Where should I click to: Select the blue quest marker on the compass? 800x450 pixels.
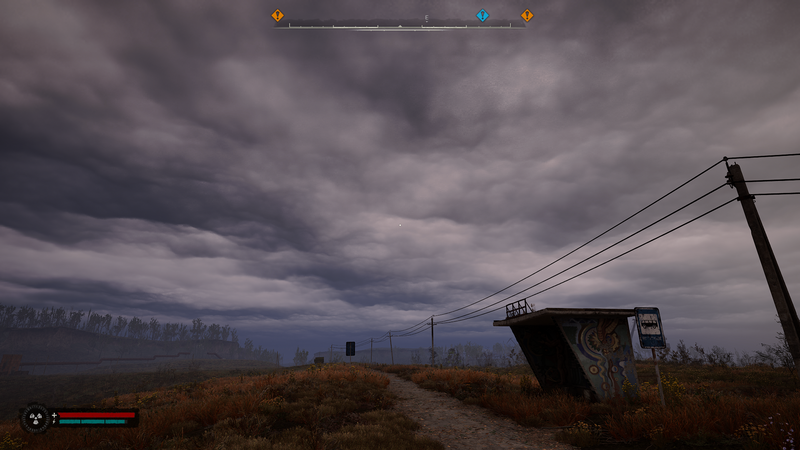[x=482, y=15]
